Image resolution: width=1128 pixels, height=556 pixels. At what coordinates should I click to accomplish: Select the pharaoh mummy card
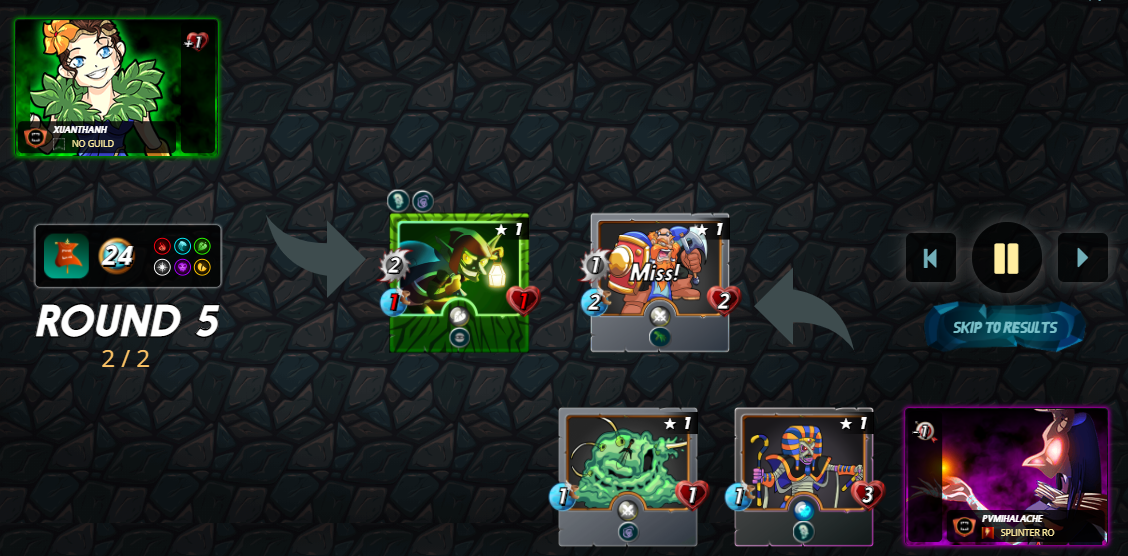[x=803, y=476]
